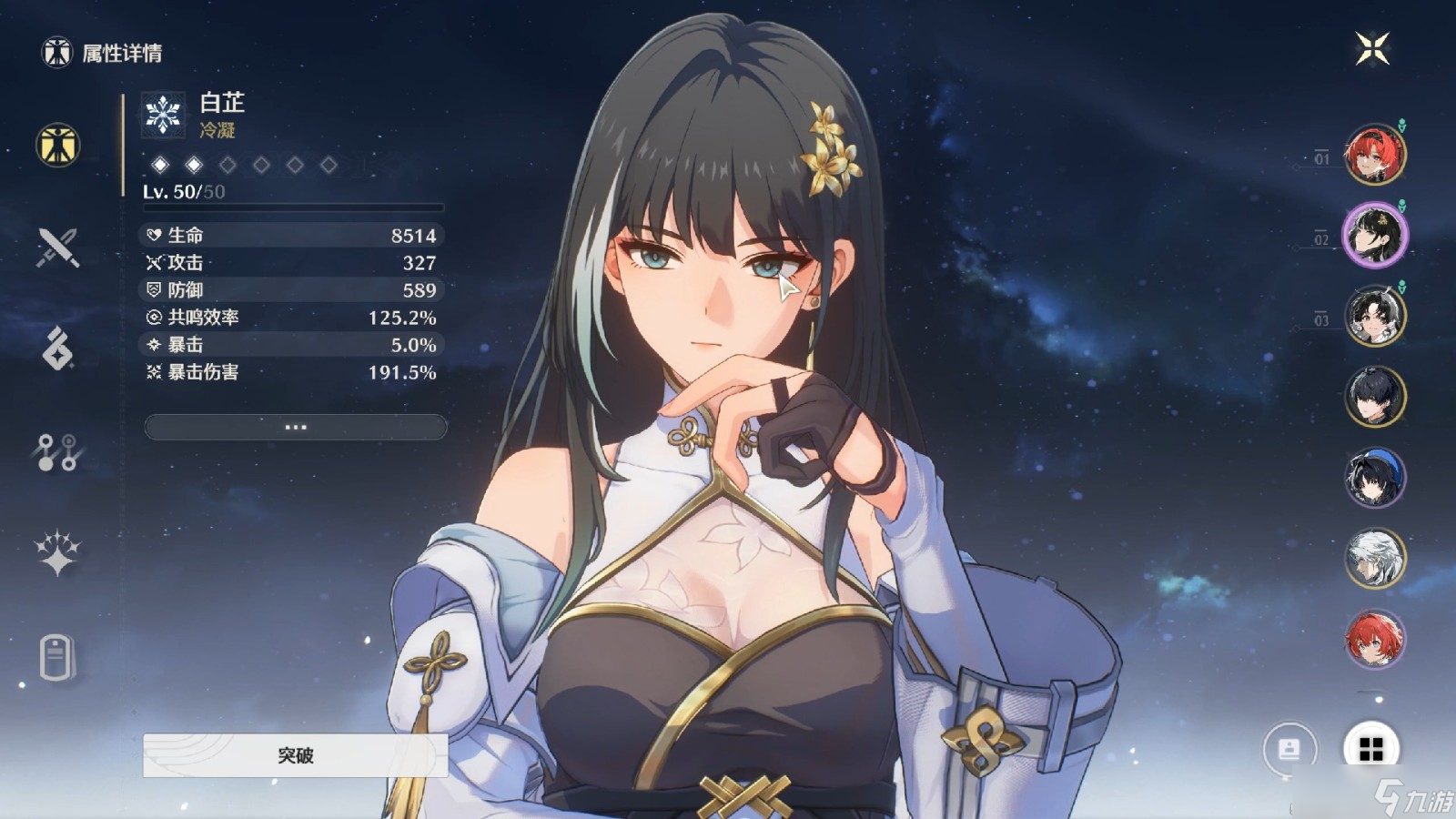Click the 属性详情 header icon at top left
Screen dimensions: 1456x819
(56, 52)
